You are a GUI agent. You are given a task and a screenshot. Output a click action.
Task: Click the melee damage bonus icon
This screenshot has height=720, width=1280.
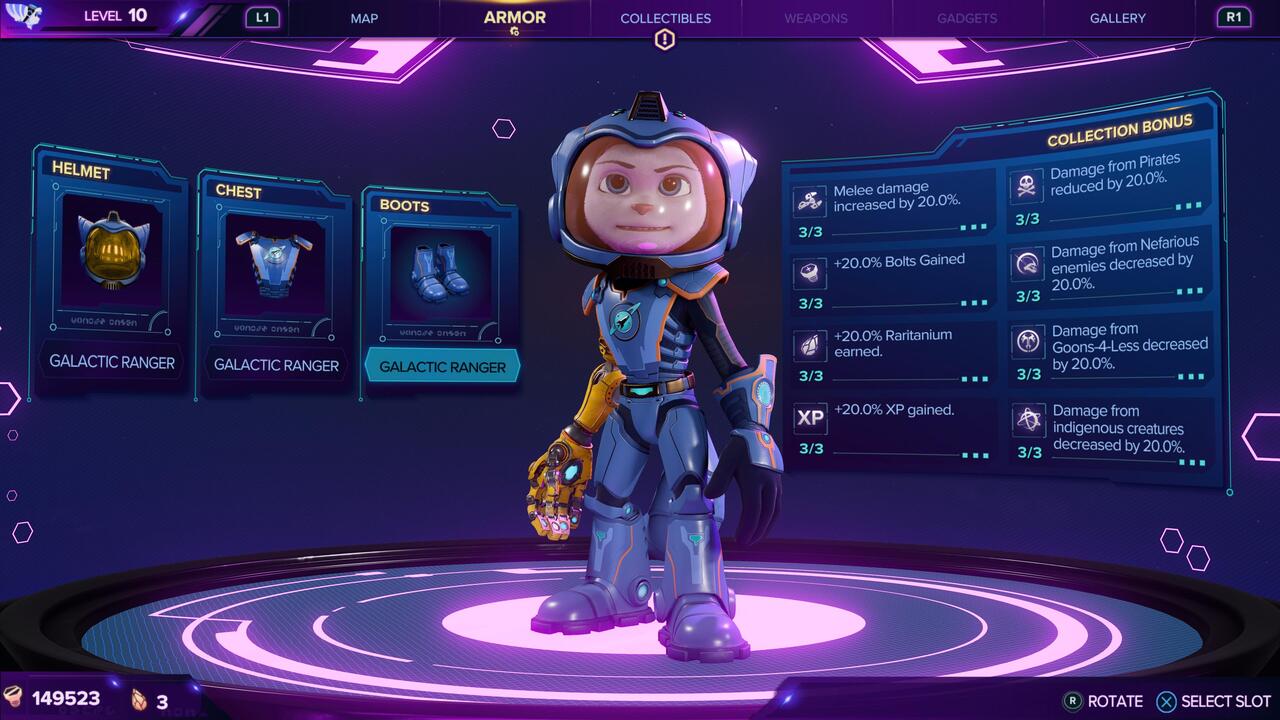(809, 197)
